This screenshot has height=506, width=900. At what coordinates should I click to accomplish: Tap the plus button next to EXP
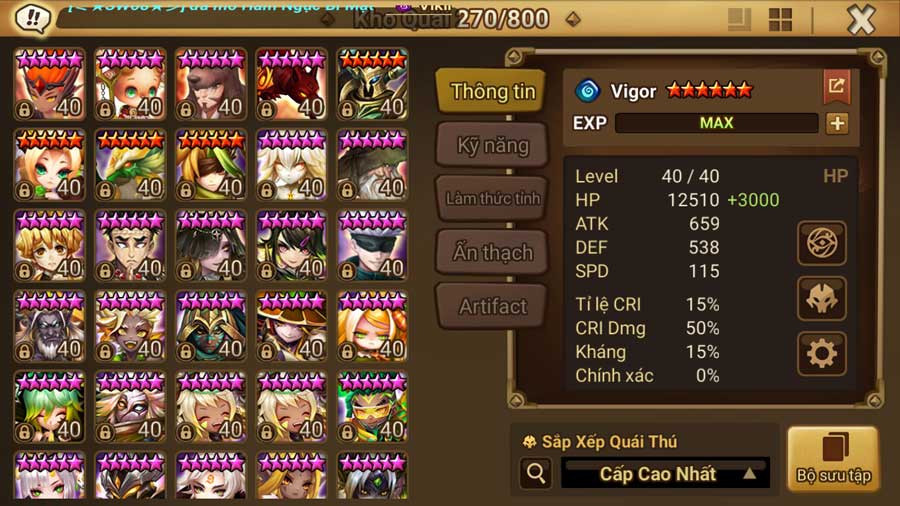(x=837, y=123)
